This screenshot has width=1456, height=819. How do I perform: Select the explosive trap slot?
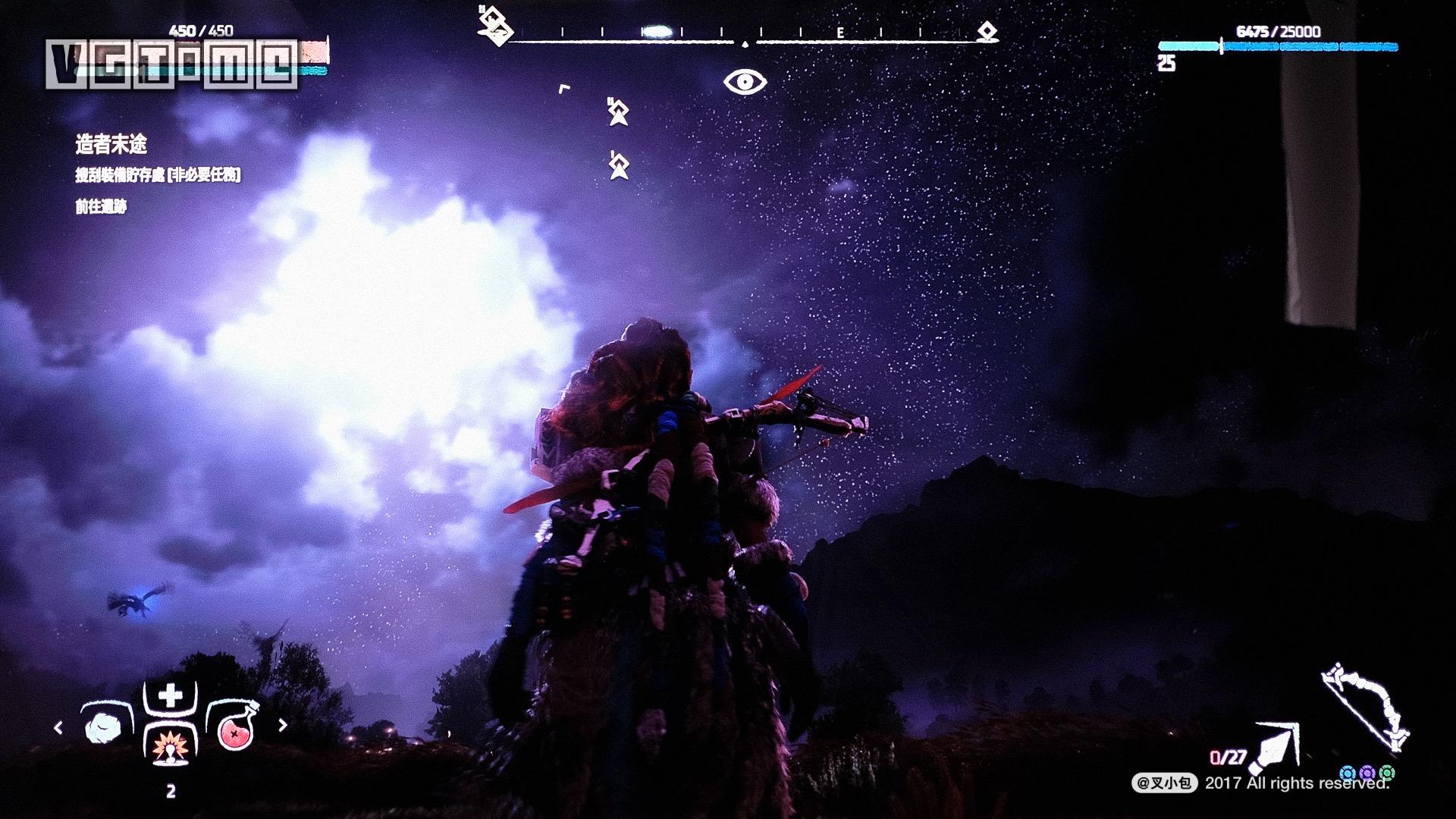(x=171, y=747)
